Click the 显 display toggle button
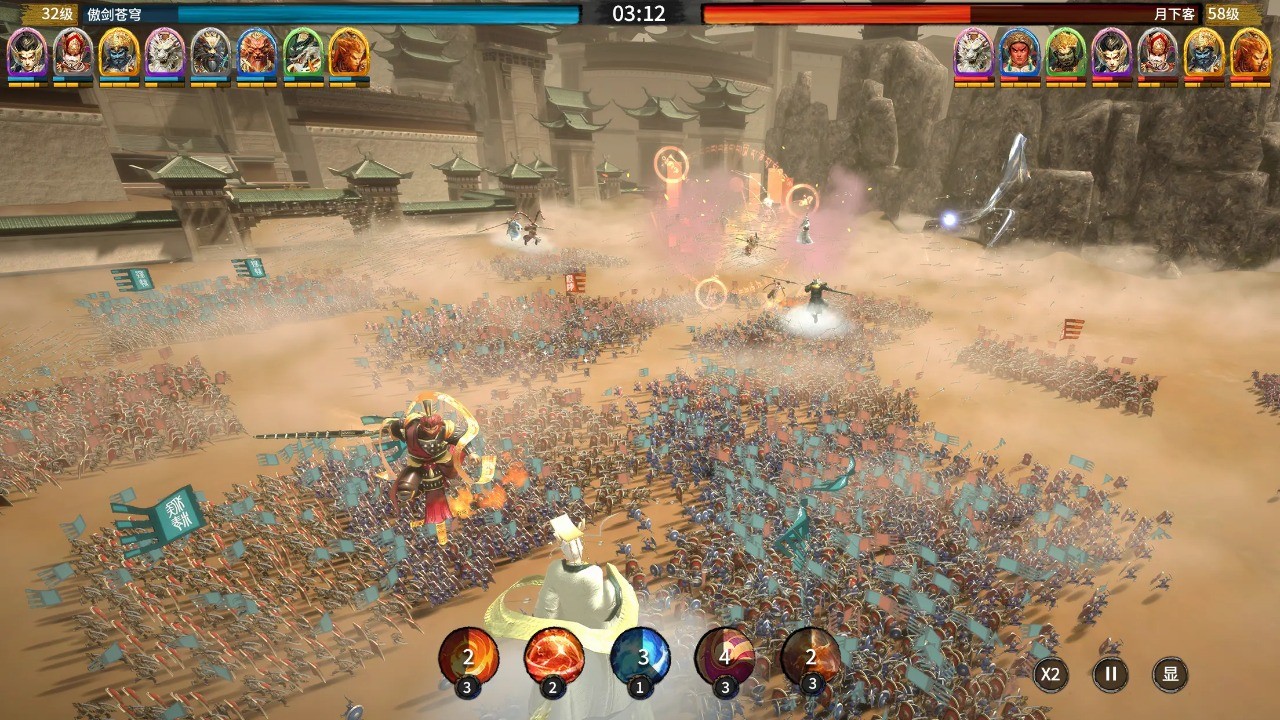Image resolution: width=1280 pixels, height=720 pixels. pos(1170,674)
